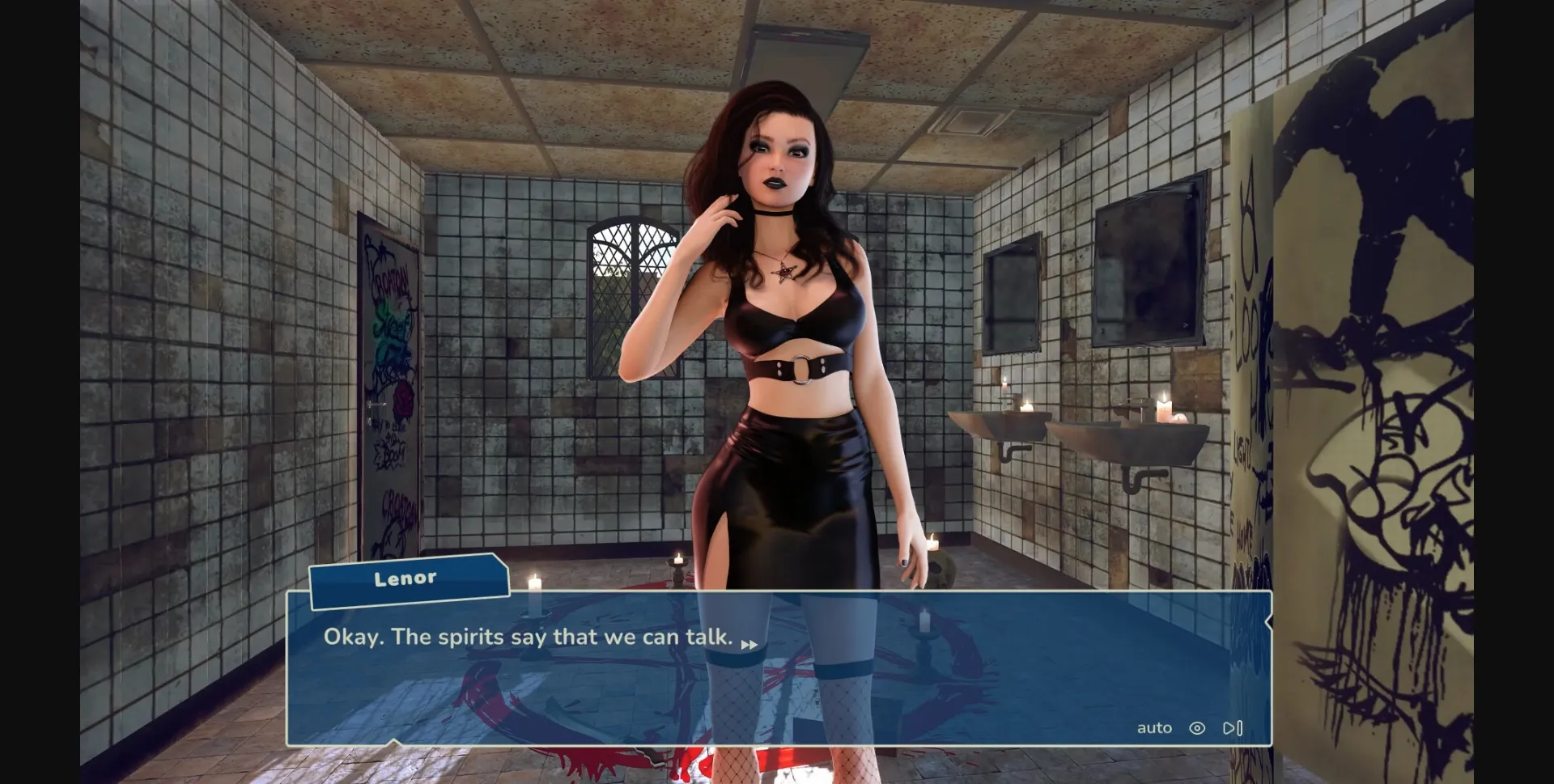Click the double-arrow advance indicator
1554x784 pixels.
[x=749, y=644]
